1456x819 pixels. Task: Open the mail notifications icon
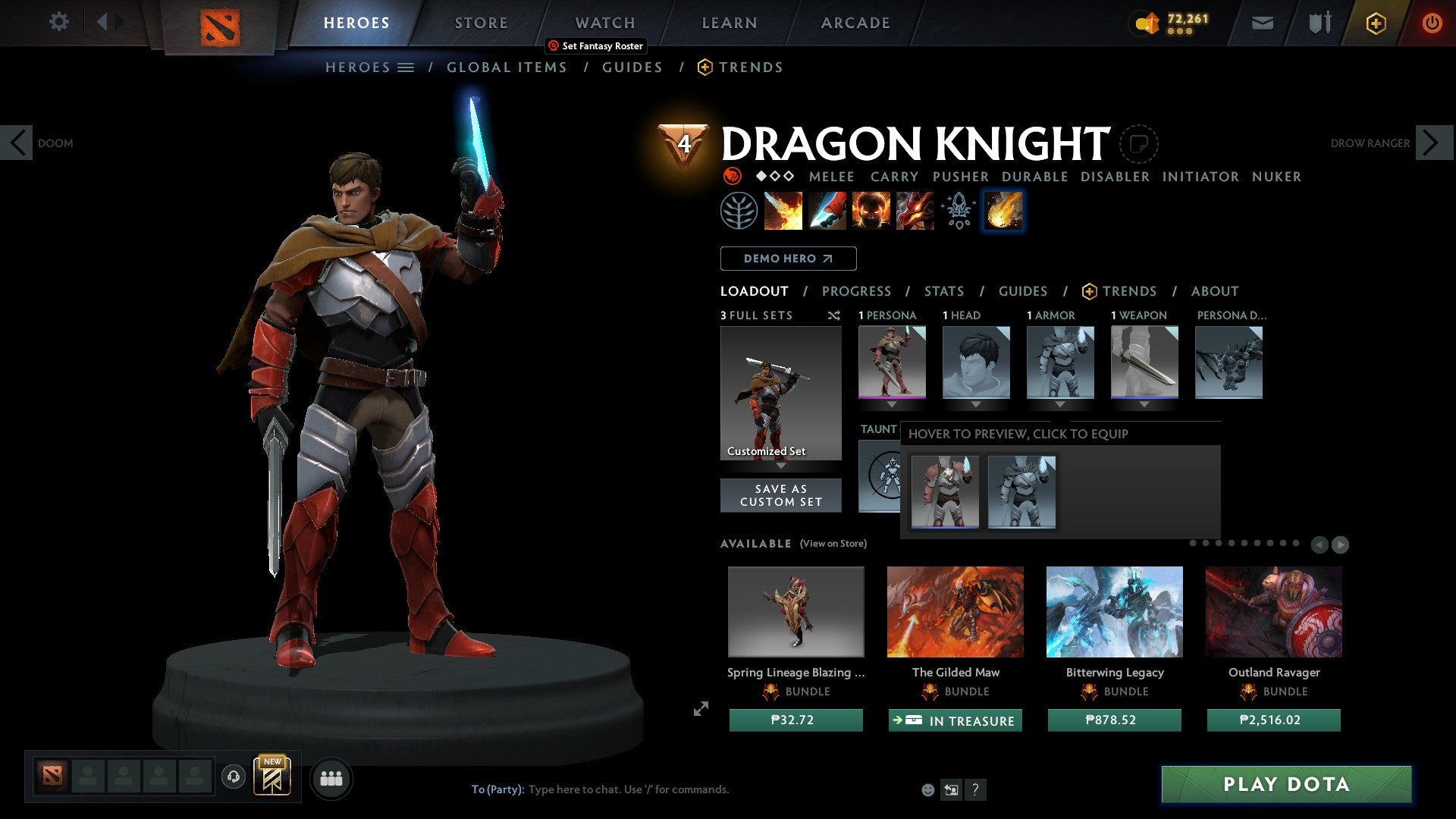tap(1262, 22)
